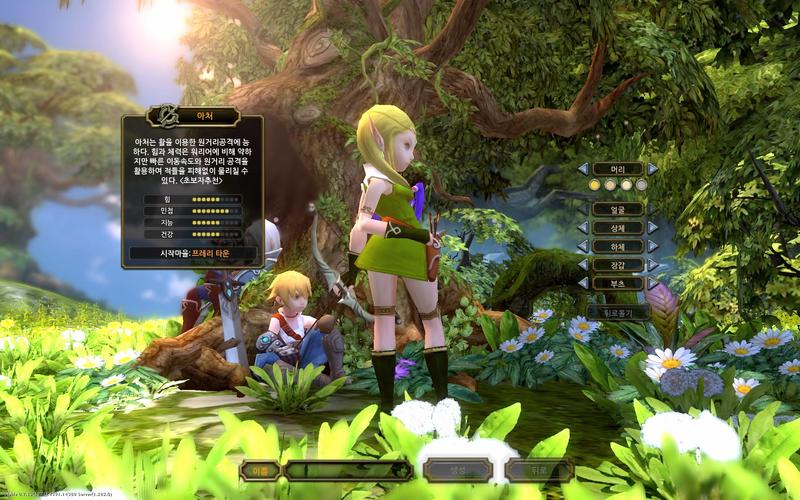Image resolution: width=800 pixels, height=500 pixels.
Task: Click the character name input field
Action: tap(347, 470)
